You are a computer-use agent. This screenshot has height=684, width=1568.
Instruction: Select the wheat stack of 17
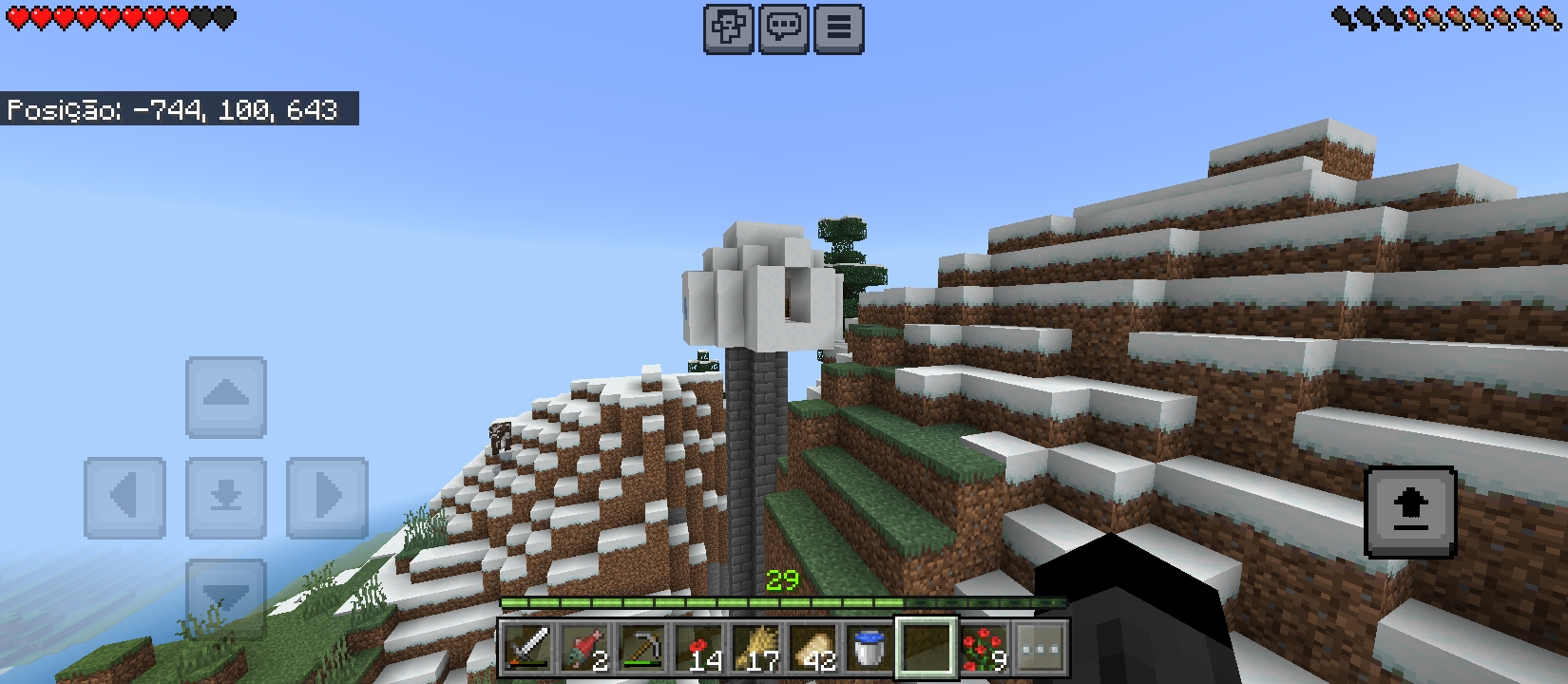757,649
